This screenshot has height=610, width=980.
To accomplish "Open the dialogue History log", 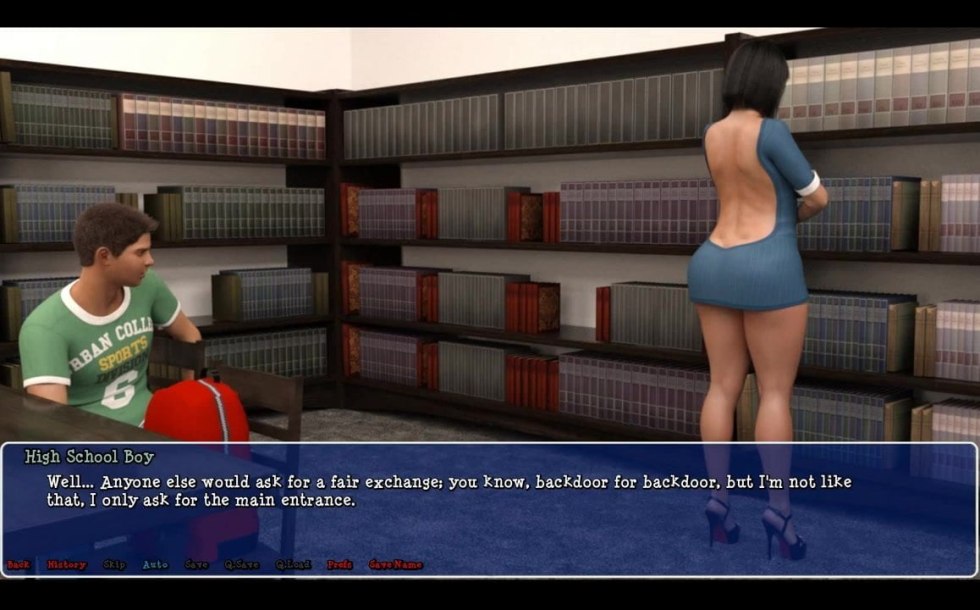I will 67,565.
